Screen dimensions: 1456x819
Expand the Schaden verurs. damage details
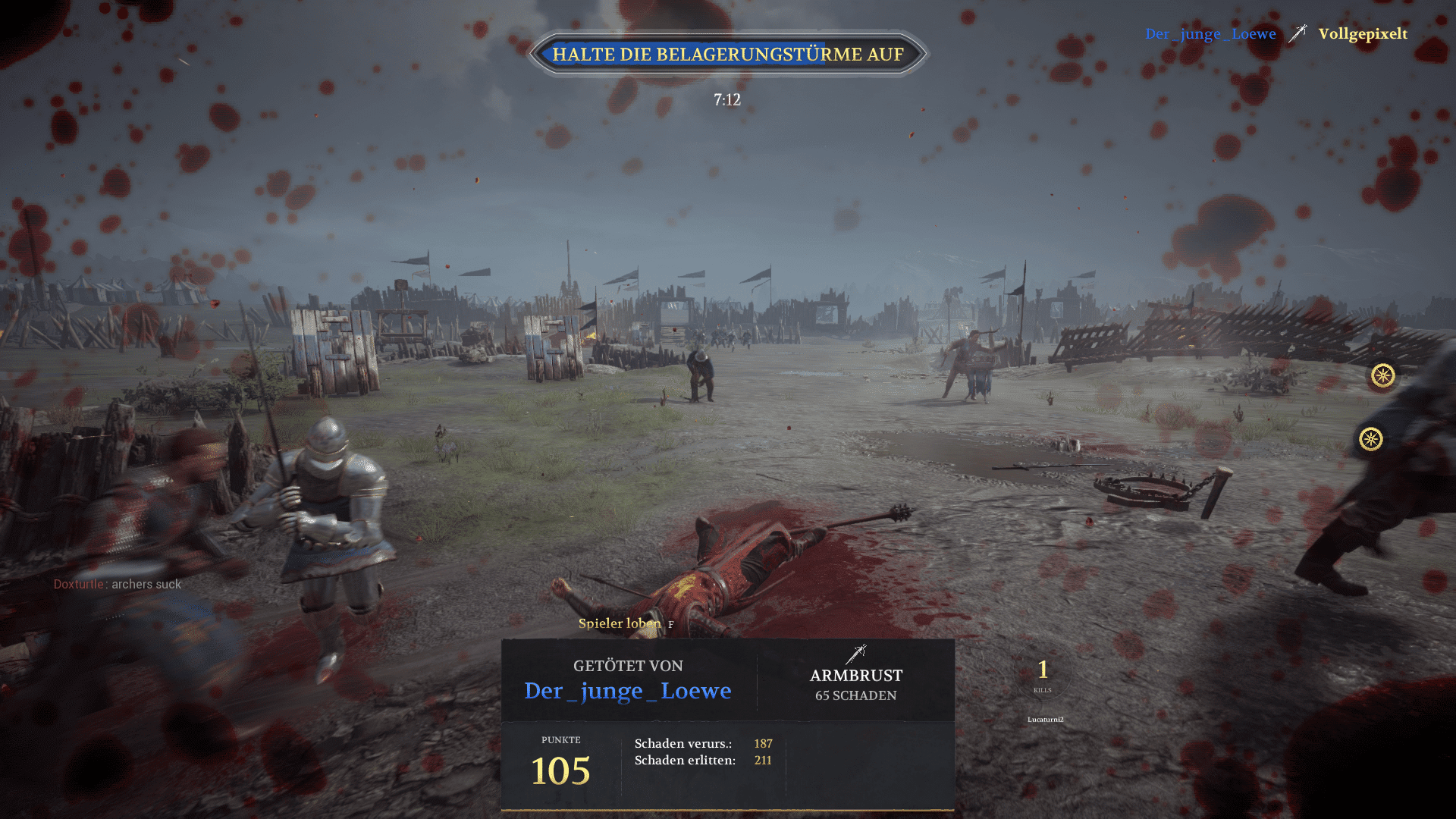point(682,744)
